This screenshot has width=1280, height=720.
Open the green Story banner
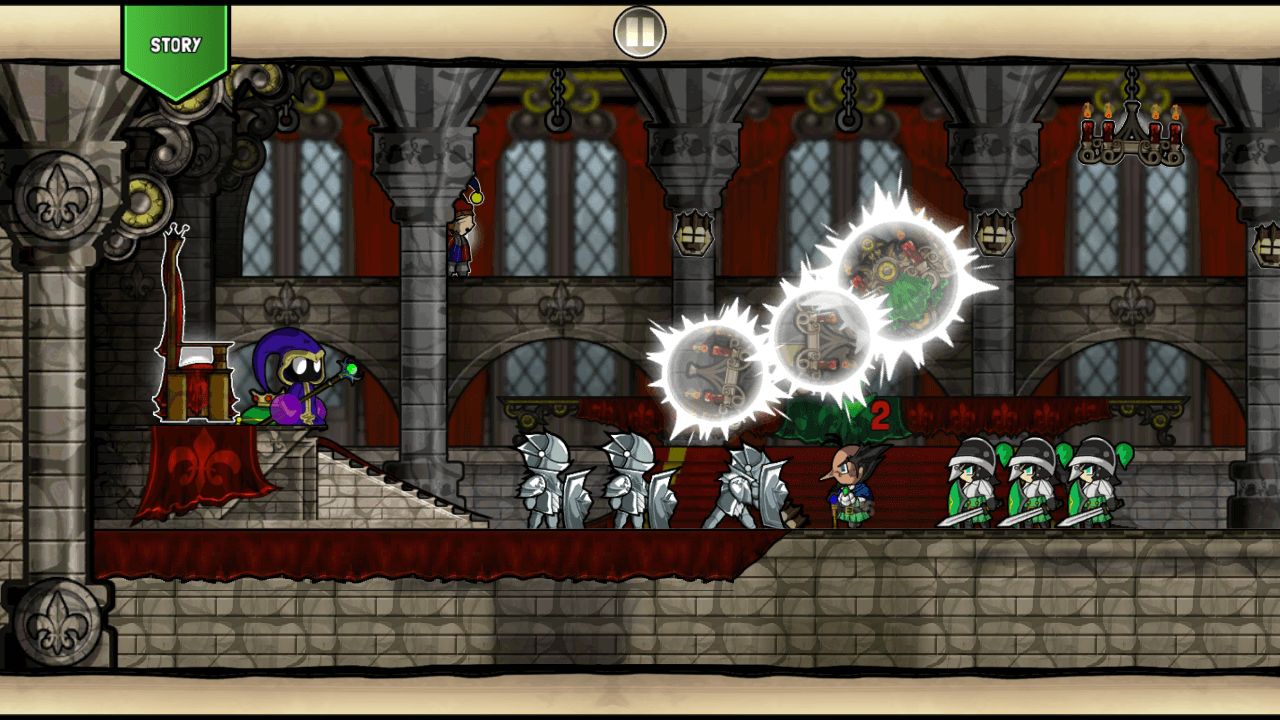(x=176, y=47)
